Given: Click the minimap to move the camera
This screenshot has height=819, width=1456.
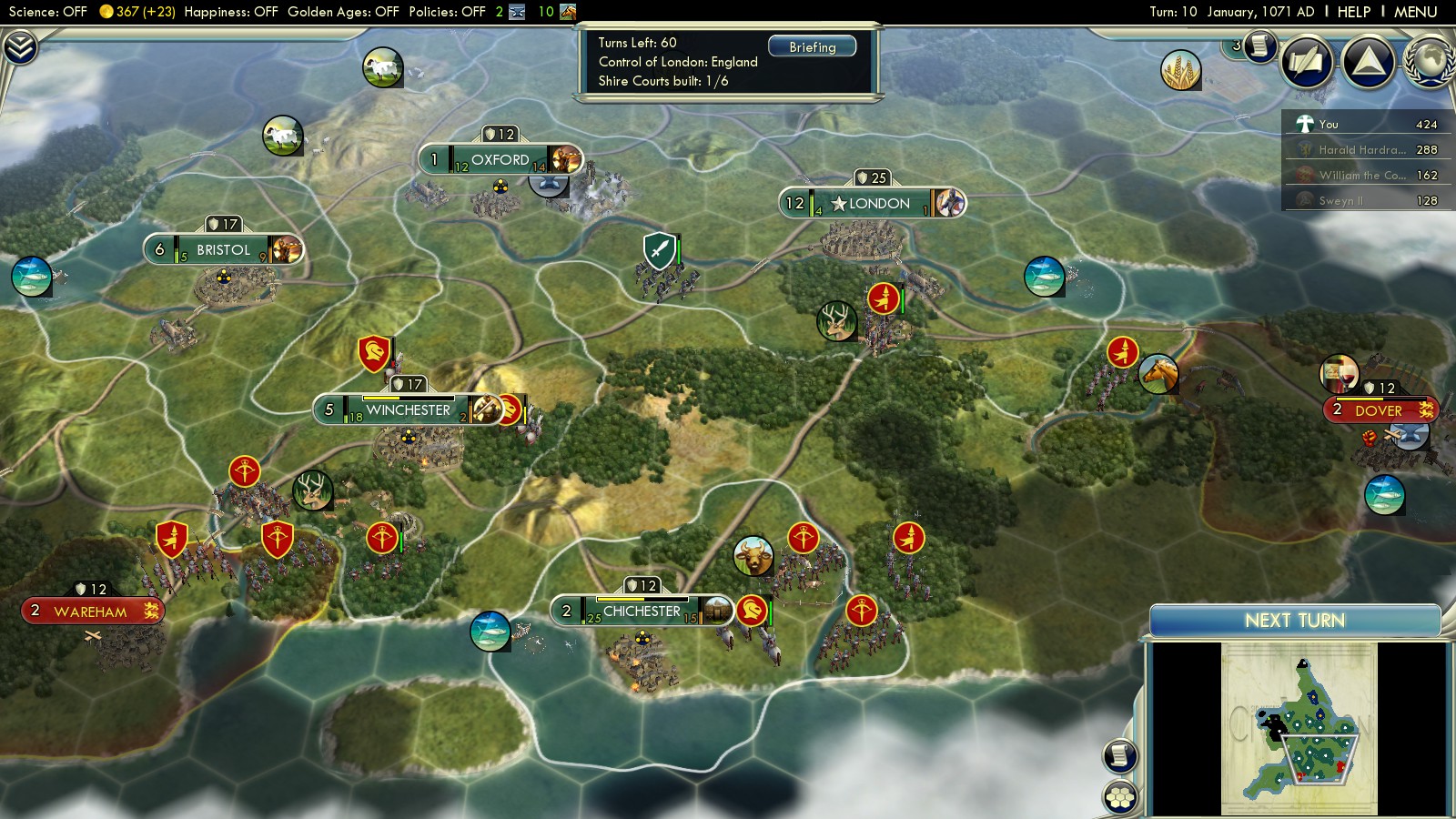Looking at the screenshot, I should (x=1299, y=728).
